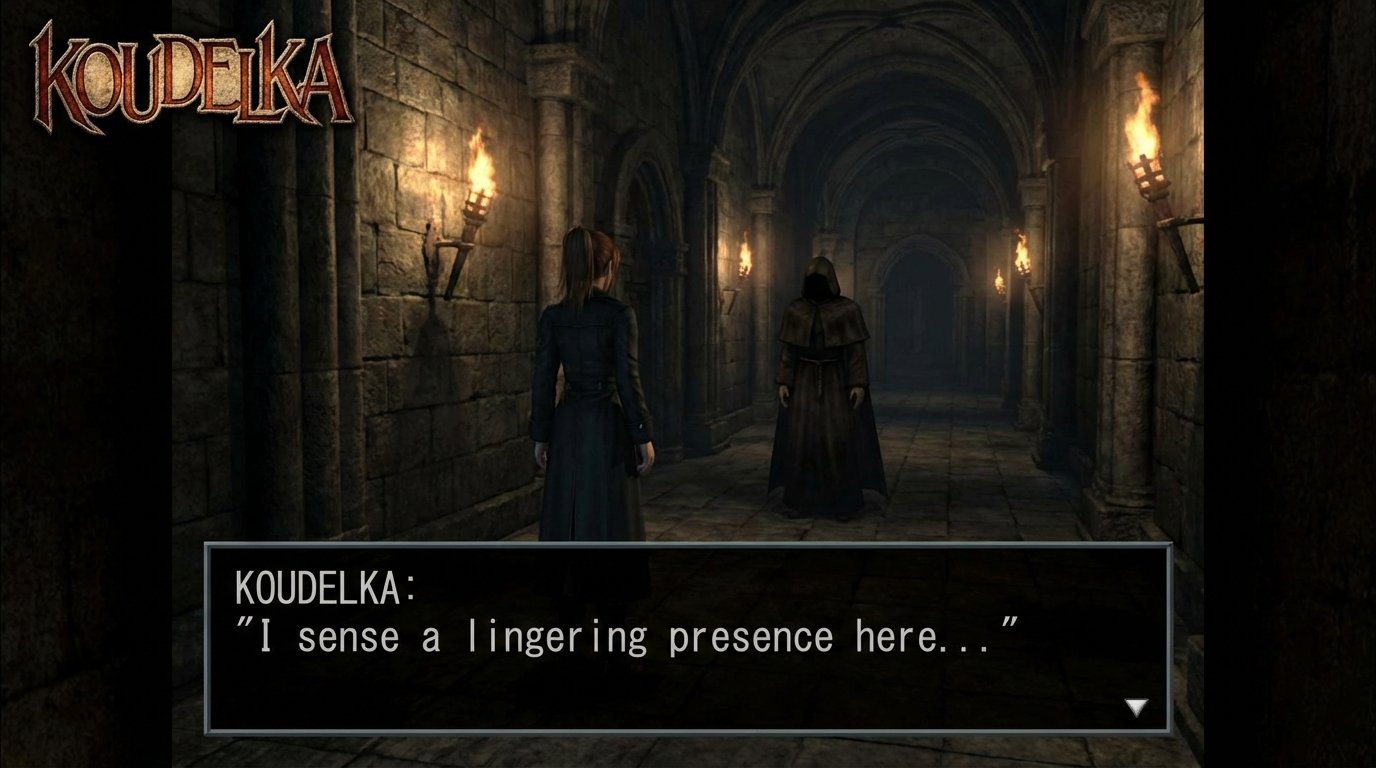Advance dialogue with the down triangle indicator
Viewport: 1376px width, 768px height.
[x=1135, y=706]
